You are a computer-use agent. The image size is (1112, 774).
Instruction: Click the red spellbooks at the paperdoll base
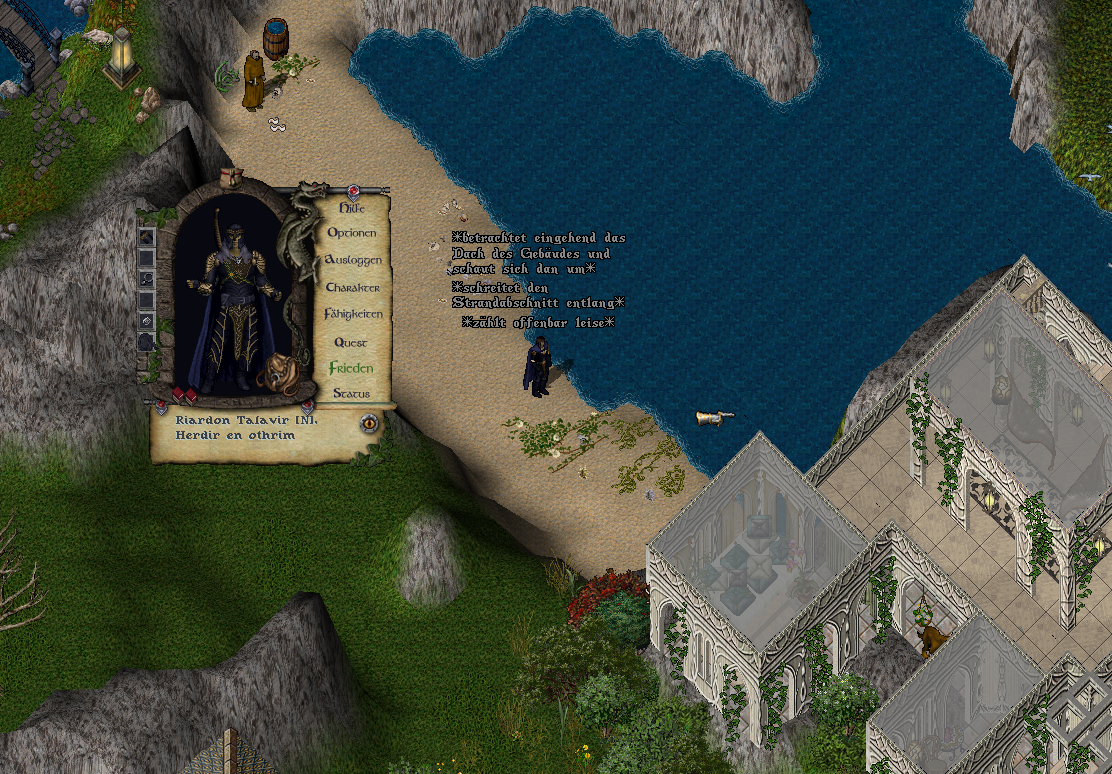[x=184, y=395]
